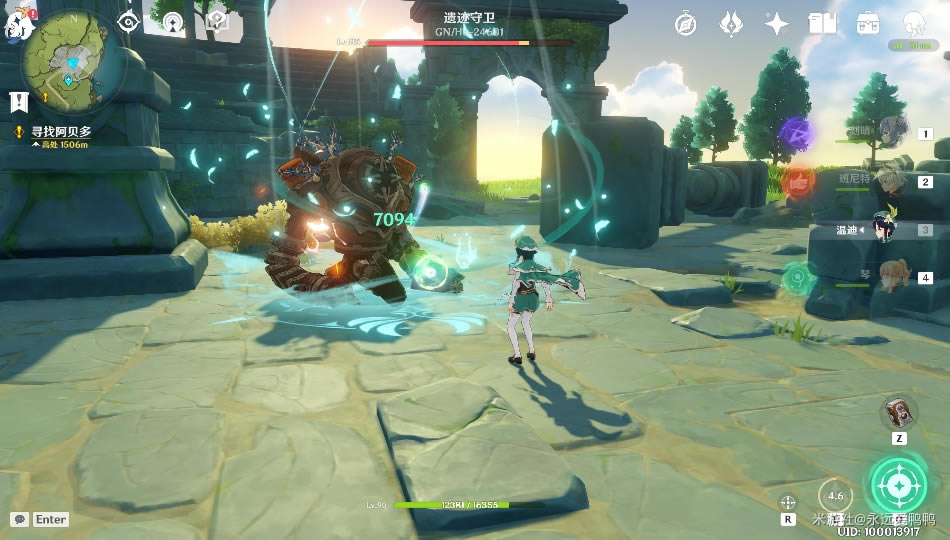Screen dimensions: 950x540
Task: Open the four-pointed star wish icon
Action: tap(776, 24)
